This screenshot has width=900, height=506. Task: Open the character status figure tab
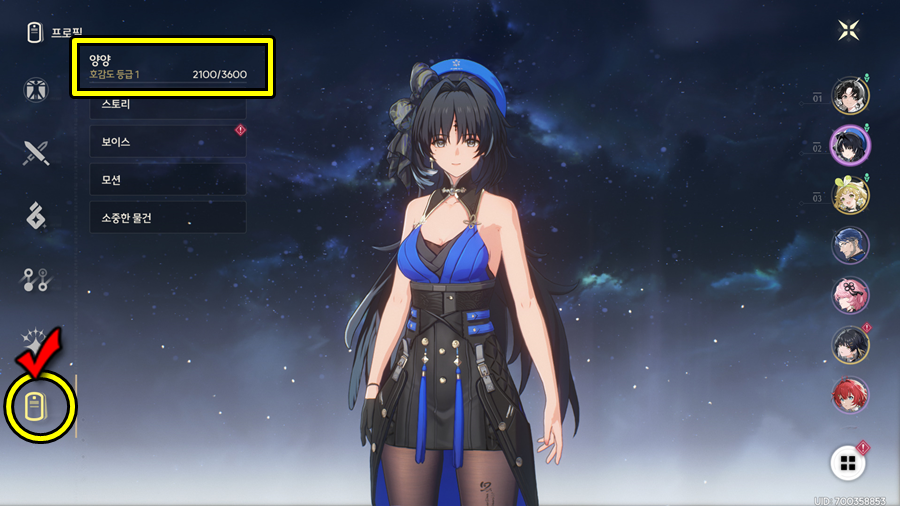37,89
